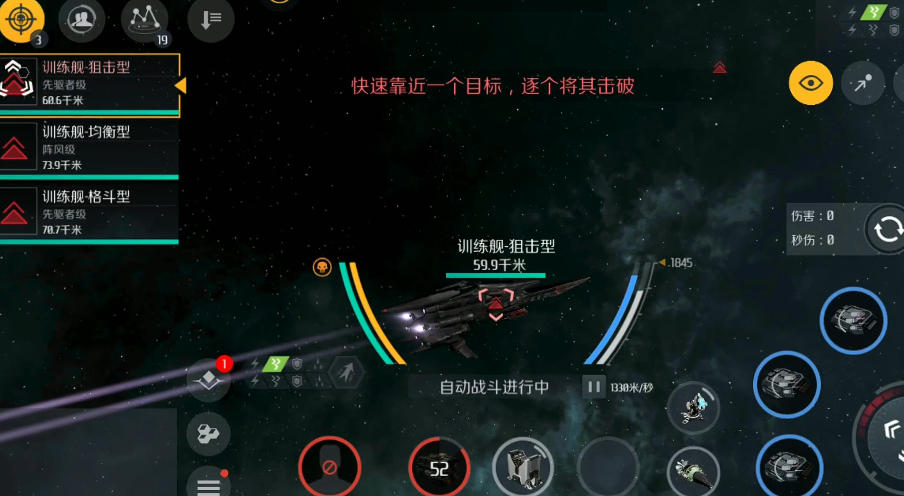
Task: Pause the automatic battle
Action: [594, 387]
